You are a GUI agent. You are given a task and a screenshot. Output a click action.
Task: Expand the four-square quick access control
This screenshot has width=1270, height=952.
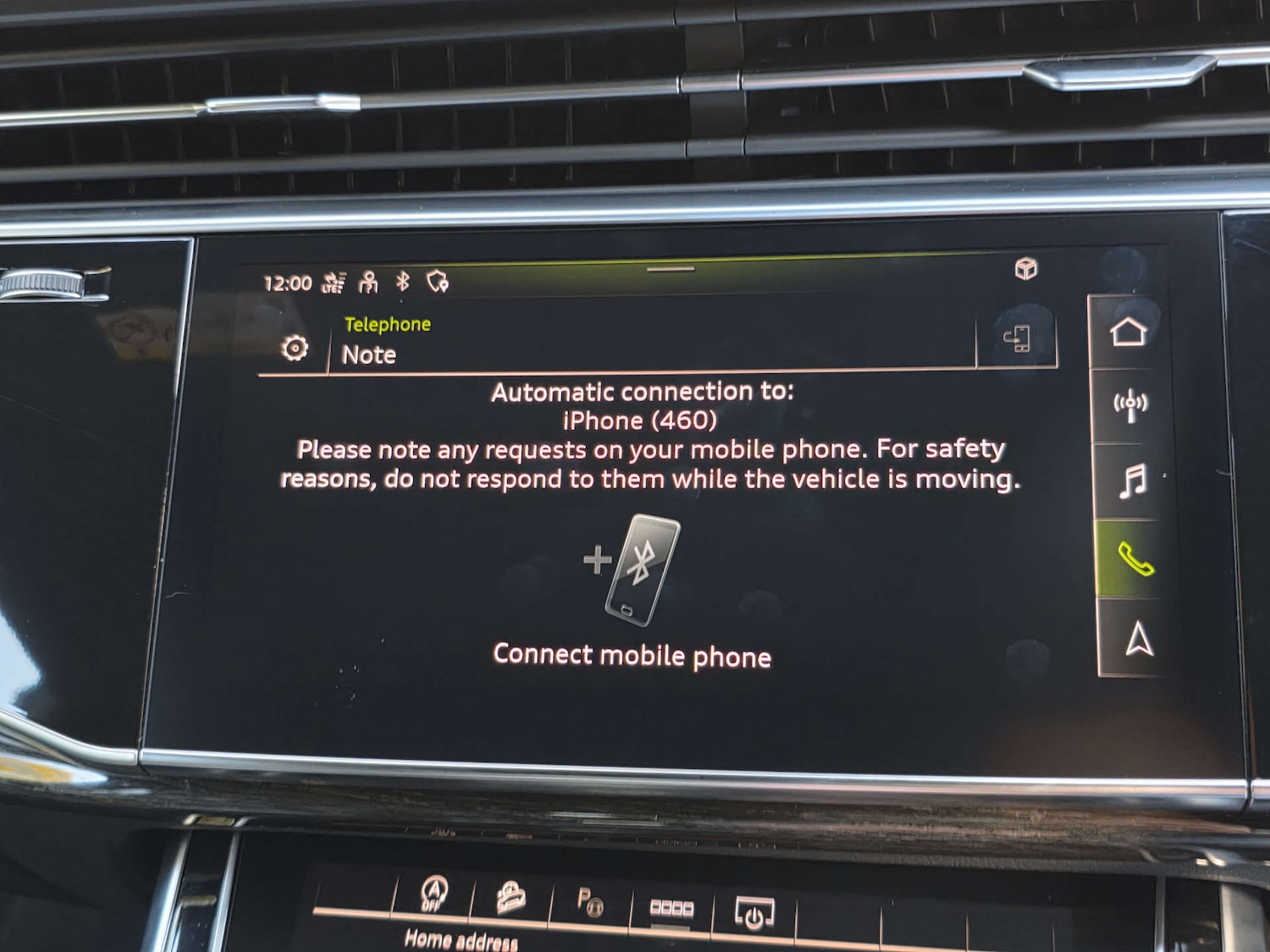click(671, 906)
